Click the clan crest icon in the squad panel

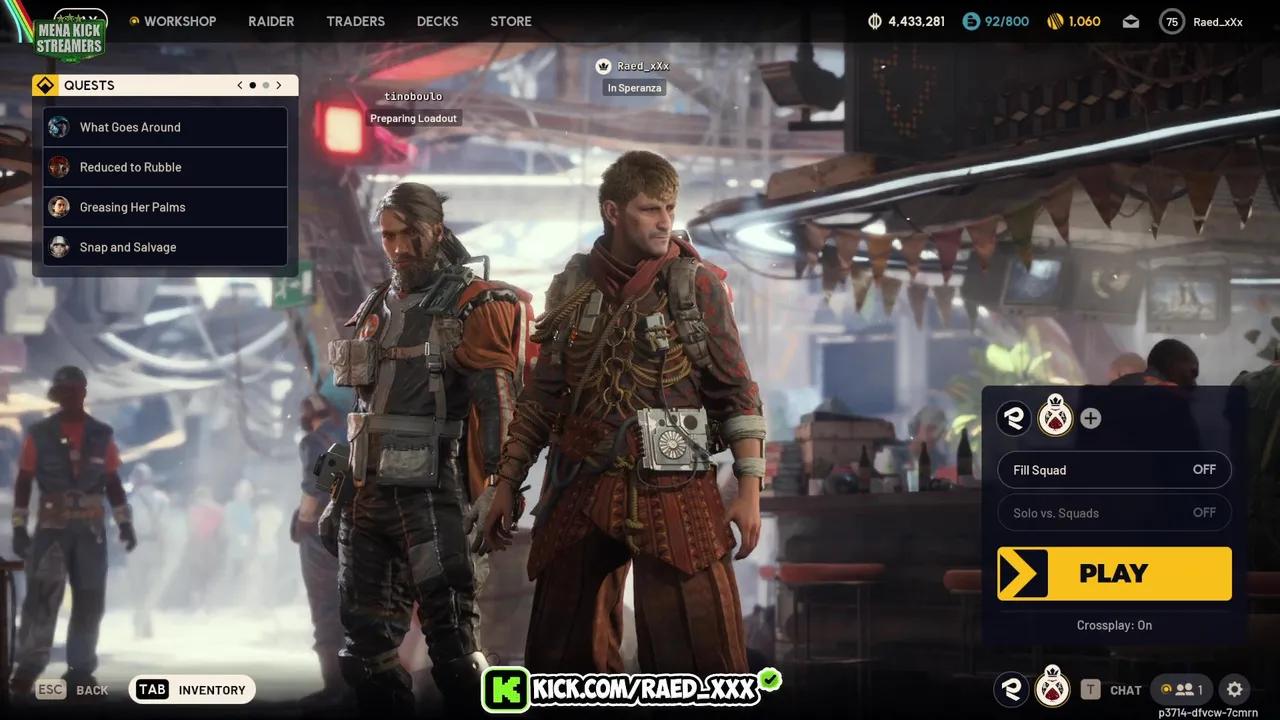1055,418
